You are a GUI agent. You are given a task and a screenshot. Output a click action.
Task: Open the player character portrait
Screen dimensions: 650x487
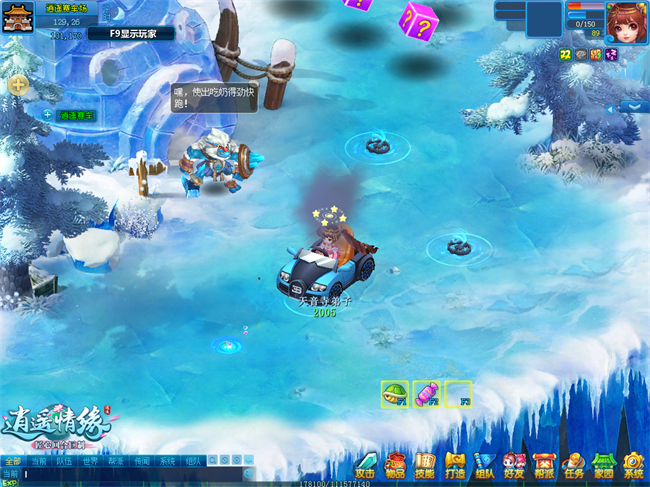coord(626,20)
